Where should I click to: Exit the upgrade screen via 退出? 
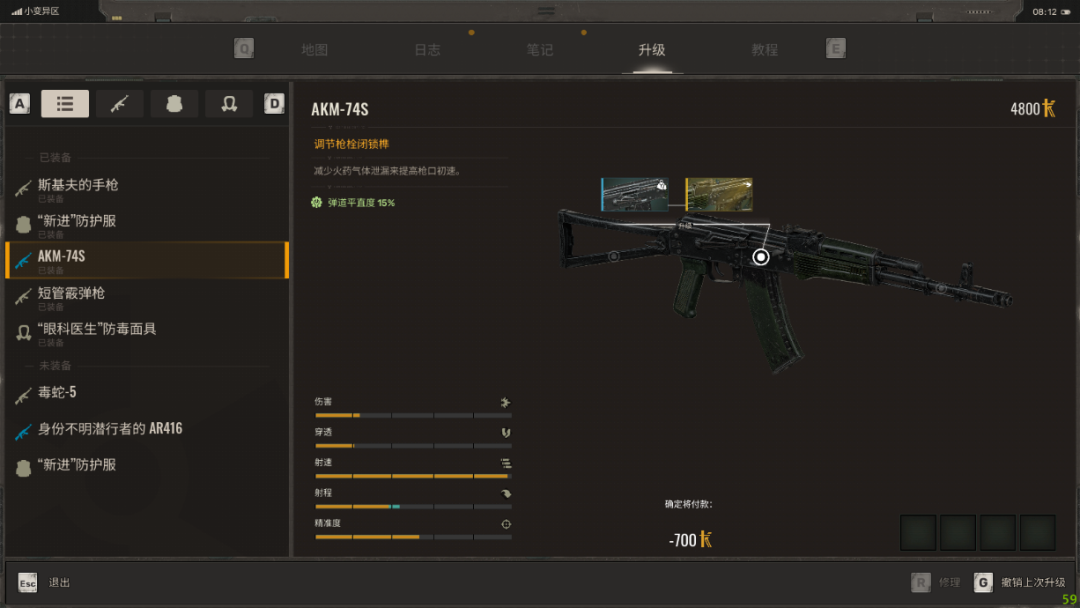point(59,582)
